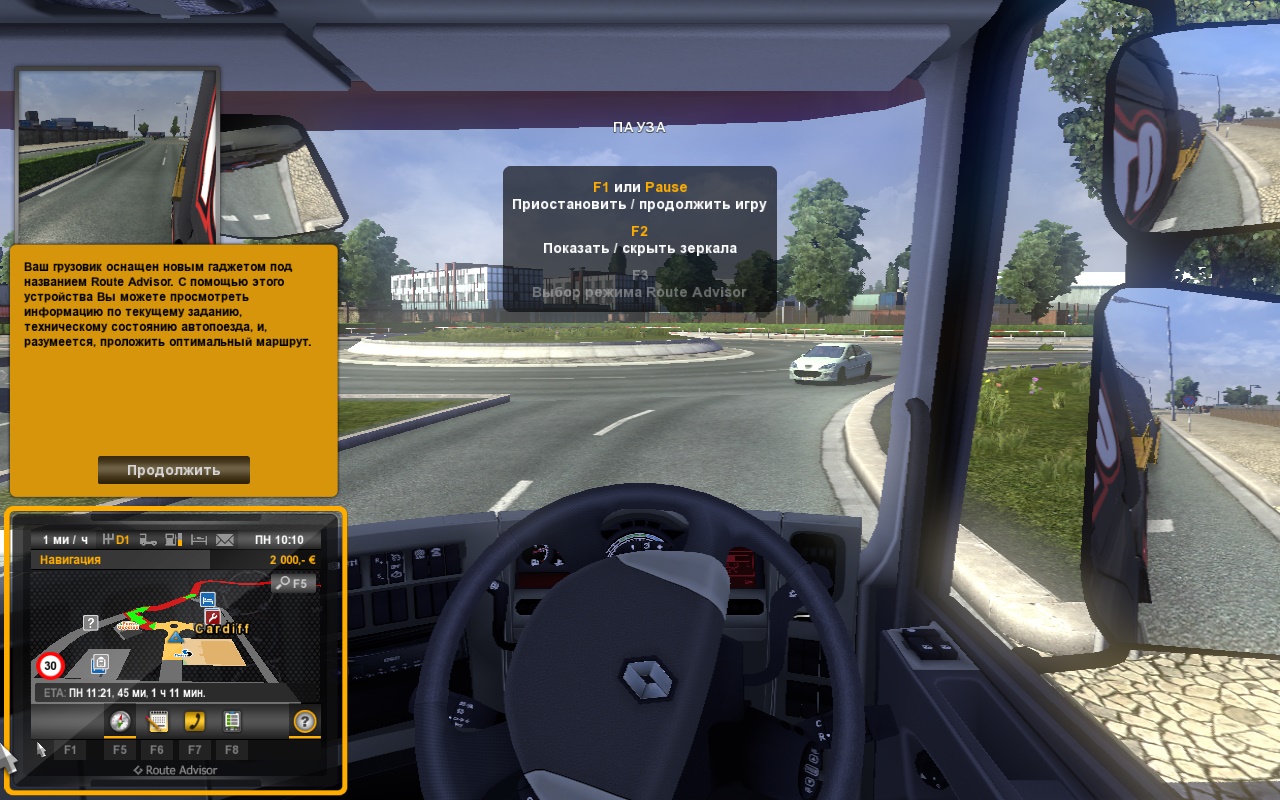Screen dimensions: 1280x800
Task: Click the question mark help icon
Action: pos(305,721)
